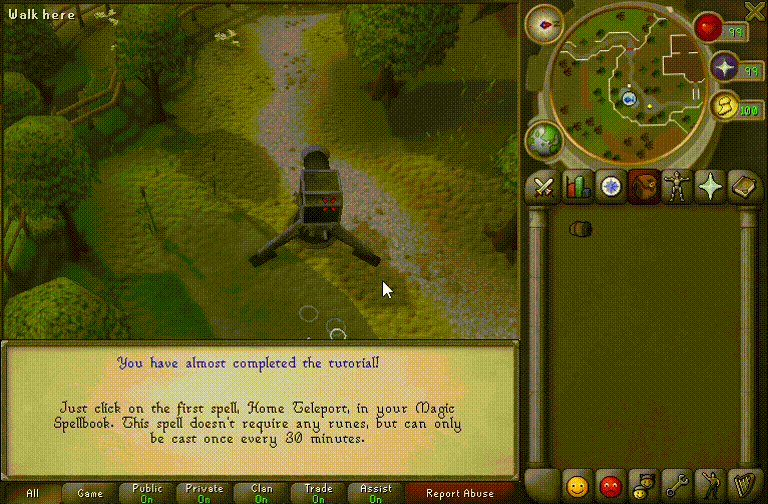Open the Magic Spellbook tab
This screenshot has width=768, height=504.
pyautogui.click(x=743, y=186)
